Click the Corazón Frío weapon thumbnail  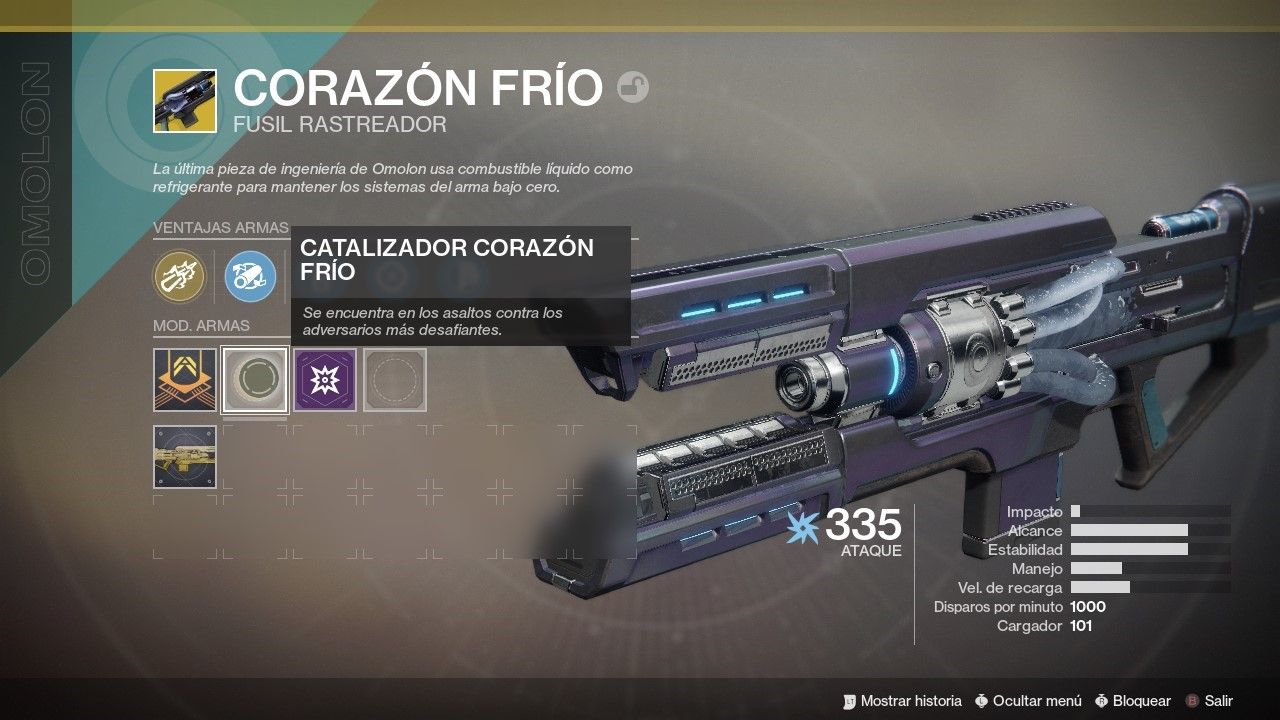(x=185, y=100)
